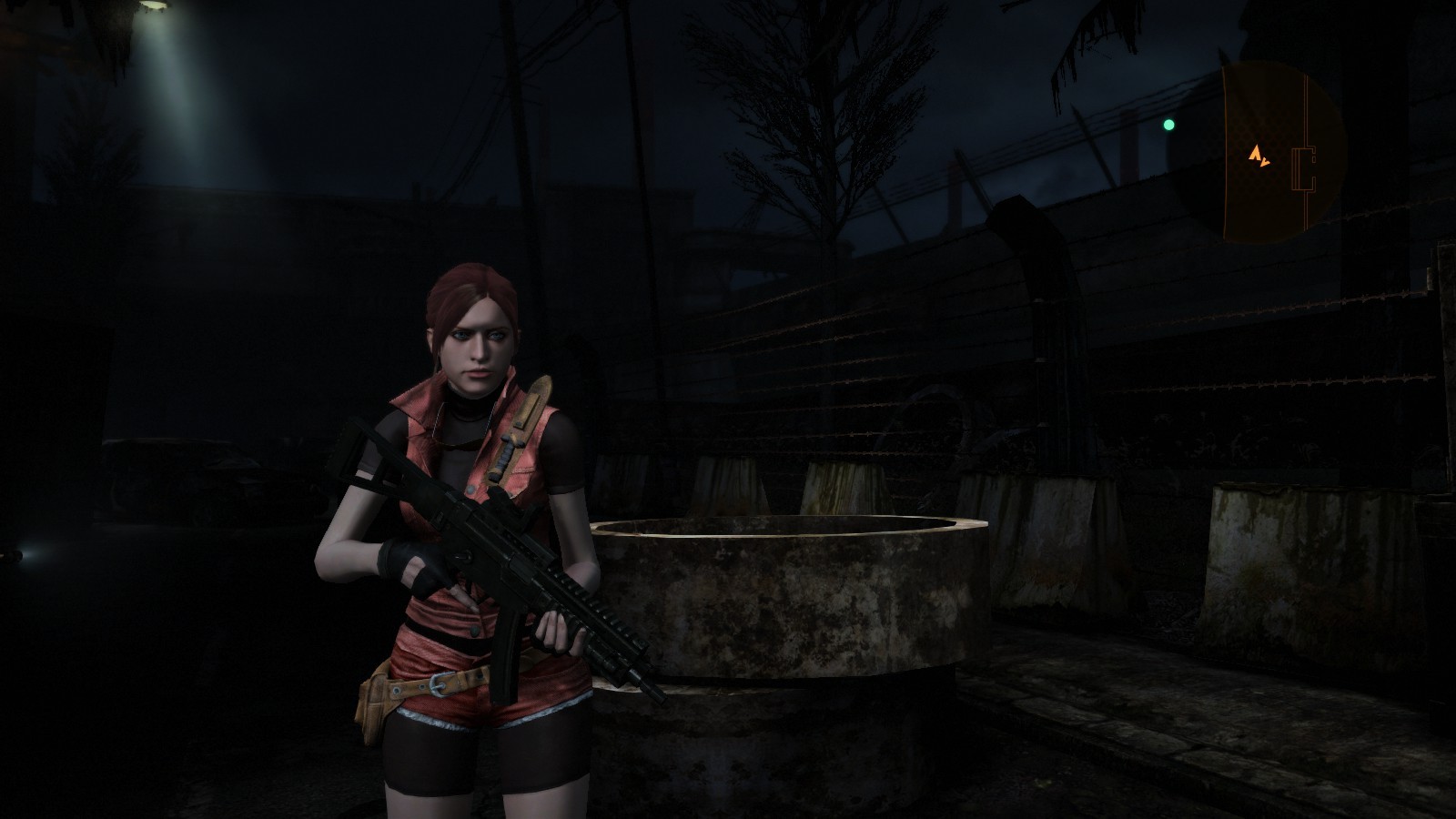Click the teal dot indicator near the minimap
This screenshot has height=819, width=1456.
[1169, 122]
